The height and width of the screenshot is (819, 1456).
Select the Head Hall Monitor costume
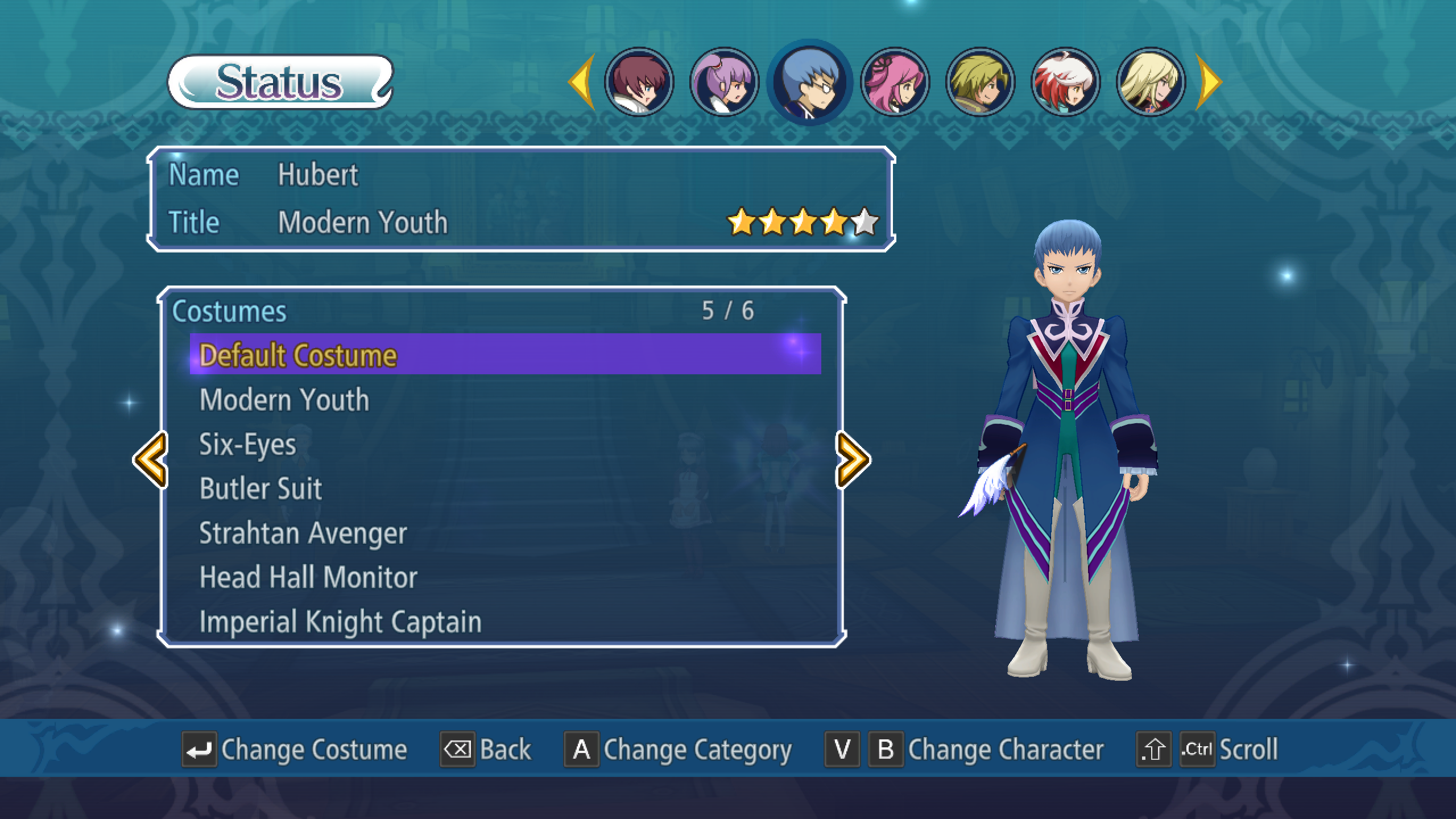point(308,577)
